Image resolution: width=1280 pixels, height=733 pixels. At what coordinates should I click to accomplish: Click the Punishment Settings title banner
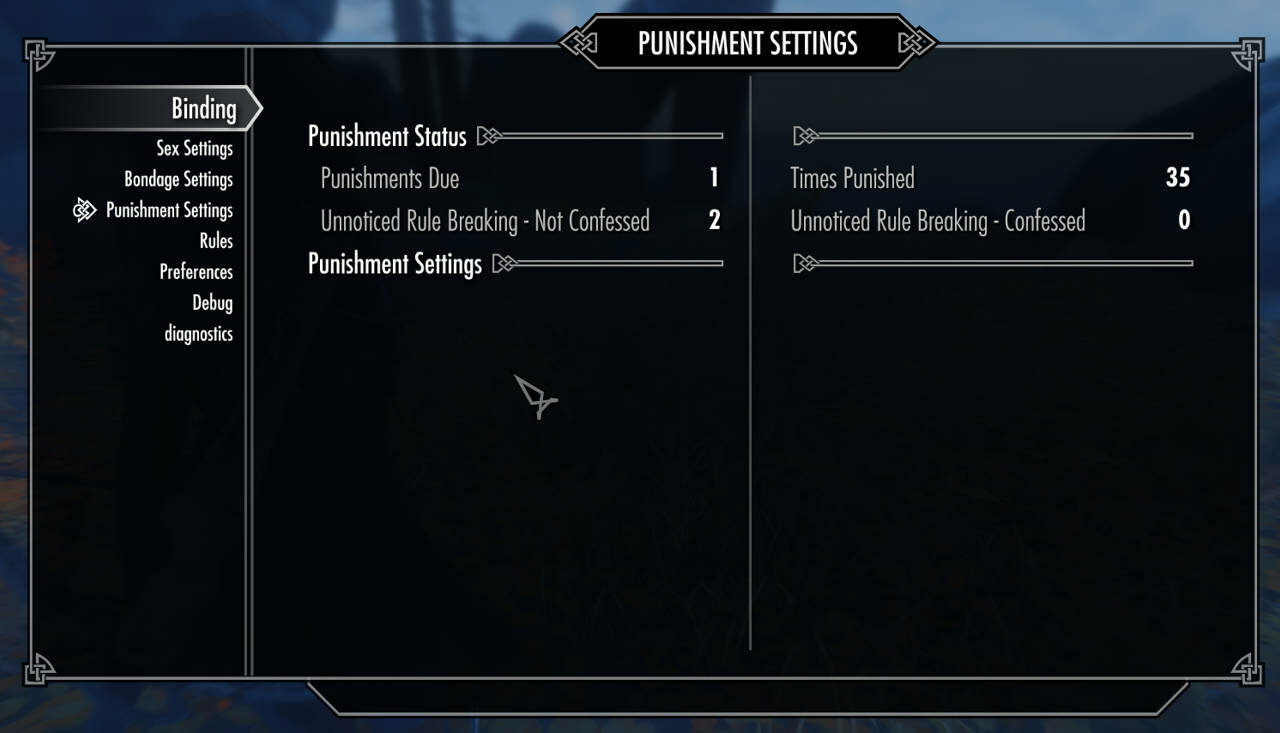point(747,43)
